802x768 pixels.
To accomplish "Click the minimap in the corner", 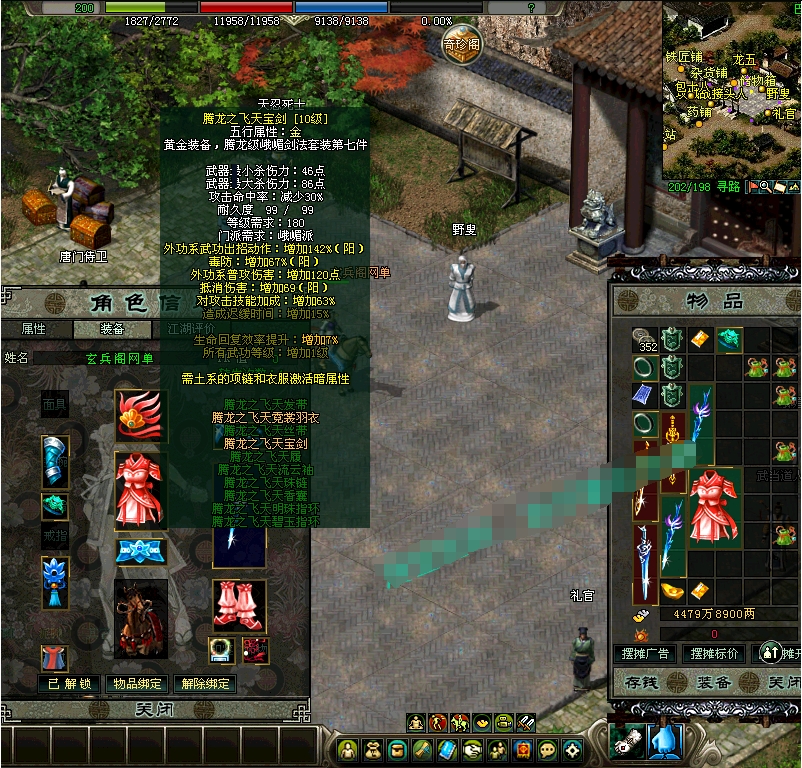I will tap(731, 90).
